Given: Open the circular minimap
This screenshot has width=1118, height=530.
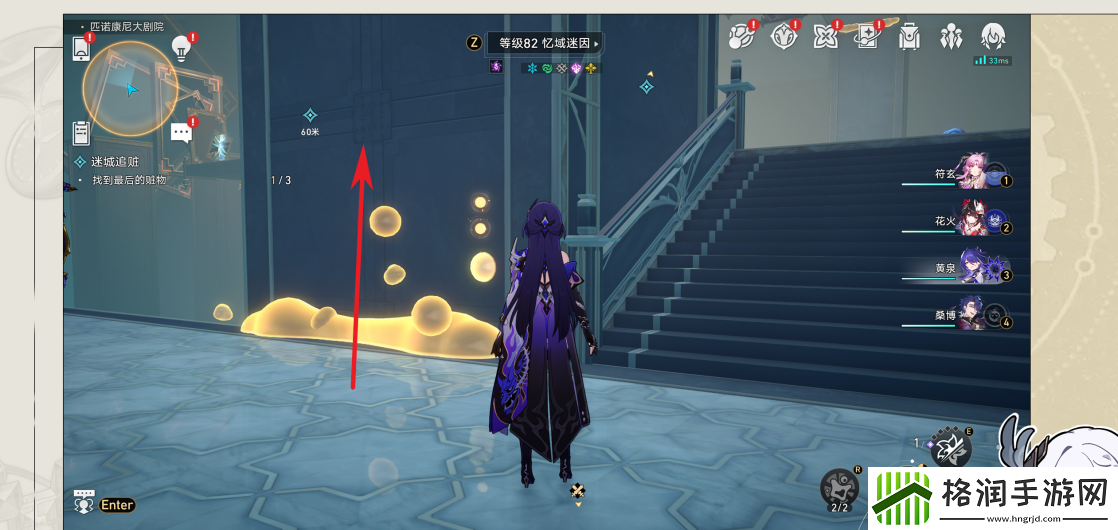Looking at the screenshot, I should (x=130, y=88).
